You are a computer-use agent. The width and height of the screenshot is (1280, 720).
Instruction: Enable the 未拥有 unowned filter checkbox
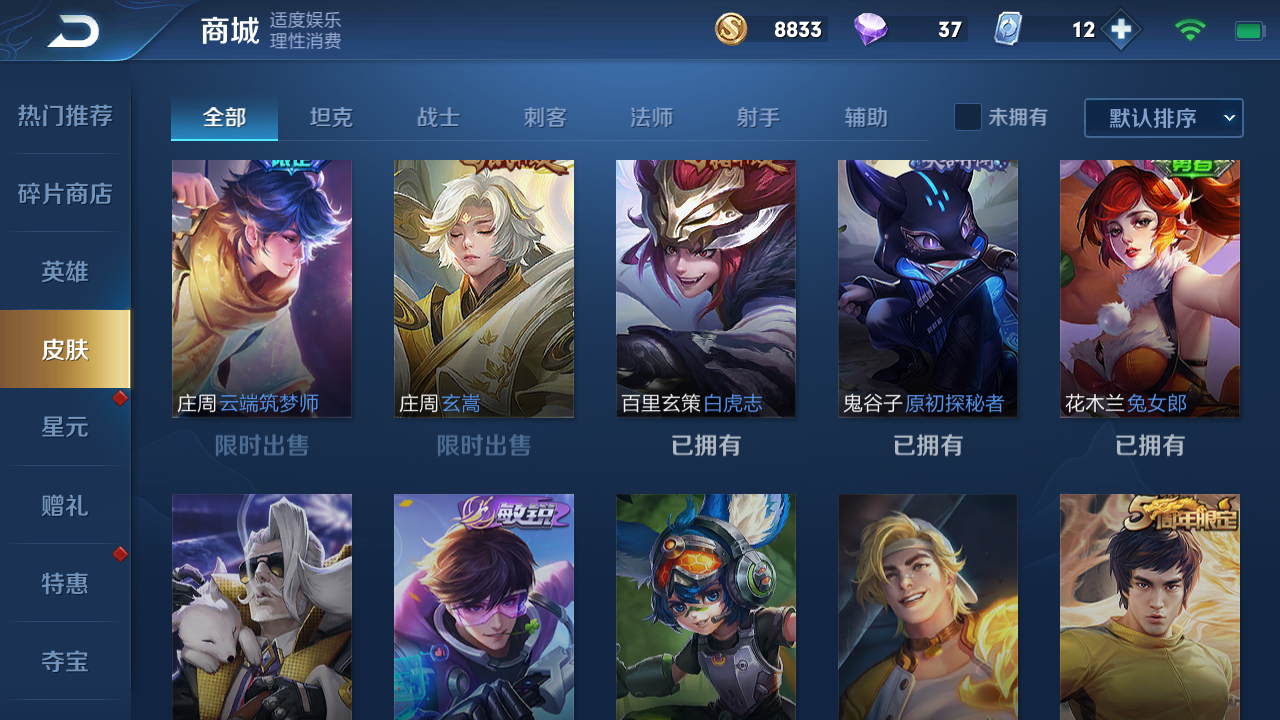pos(967,117)
